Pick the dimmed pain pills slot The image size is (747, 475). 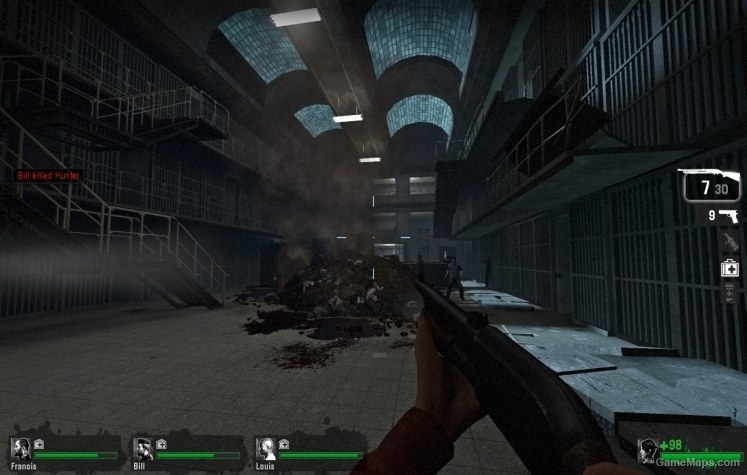click(x=730, y=293)
